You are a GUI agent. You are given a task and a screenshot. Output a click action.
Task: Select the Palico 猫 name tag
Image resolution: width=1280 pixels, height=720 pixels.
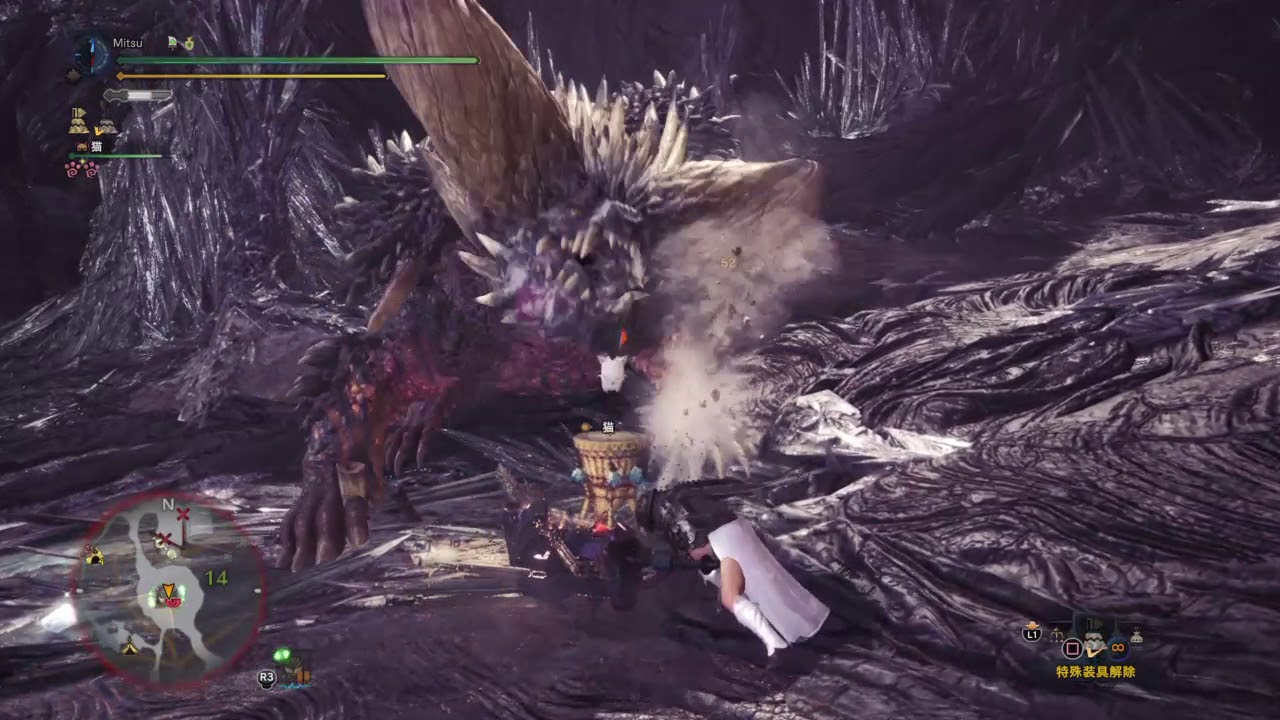(96, 145)
